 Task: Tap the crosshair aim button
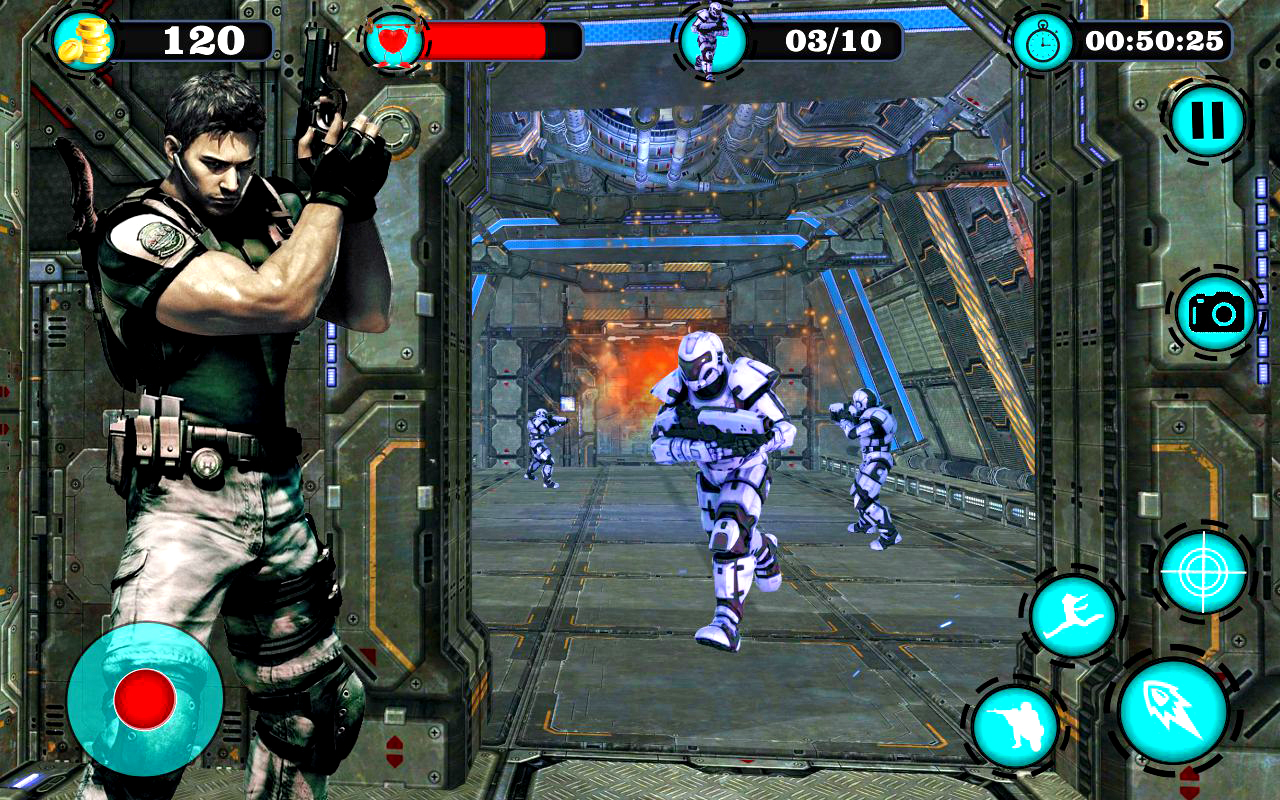[1203, 572]
